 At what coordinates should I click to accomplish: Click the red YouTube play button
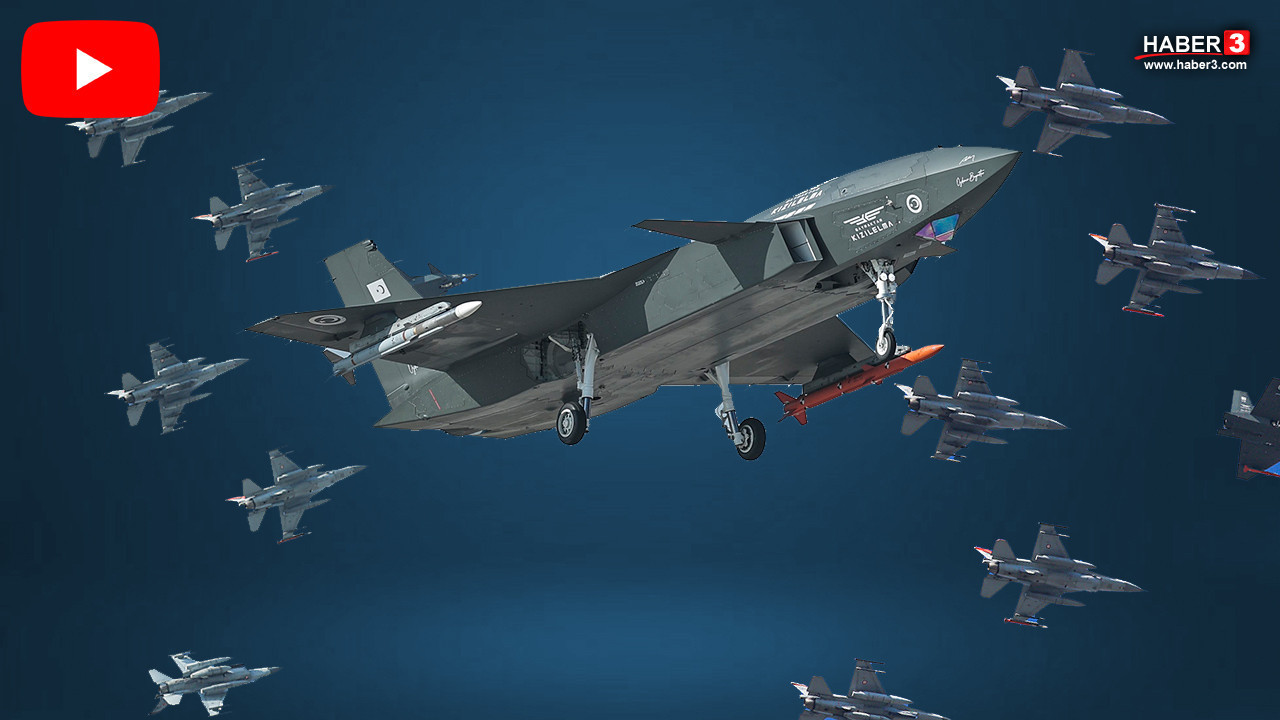(x=91, y=69)
